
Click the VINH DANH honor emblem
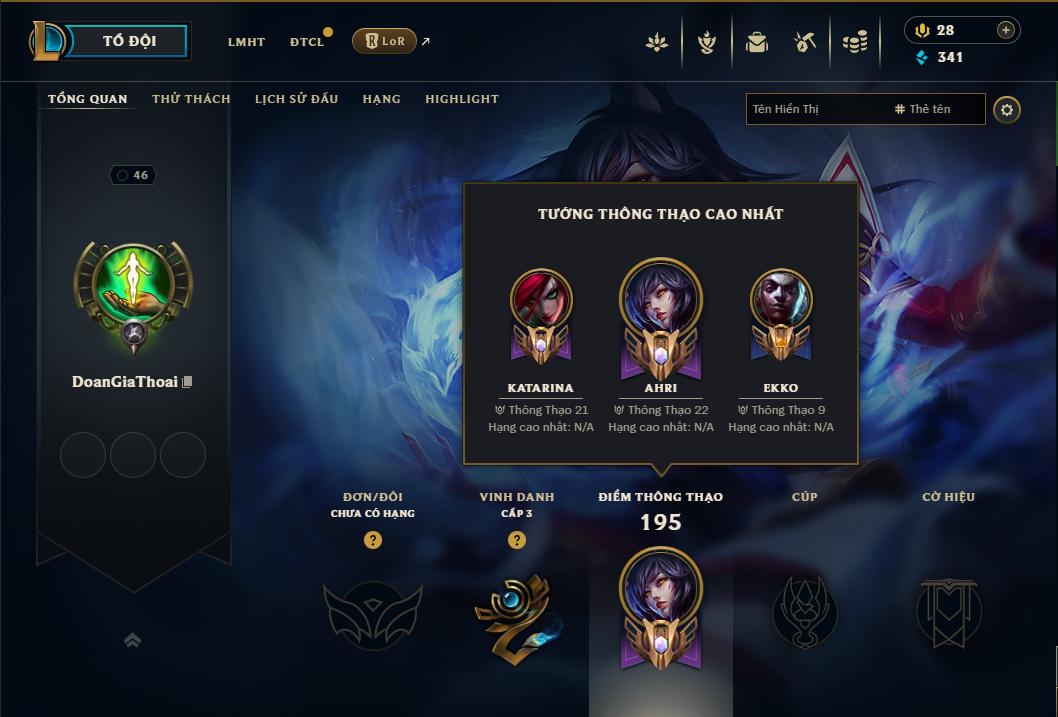(x=516, y=614)
